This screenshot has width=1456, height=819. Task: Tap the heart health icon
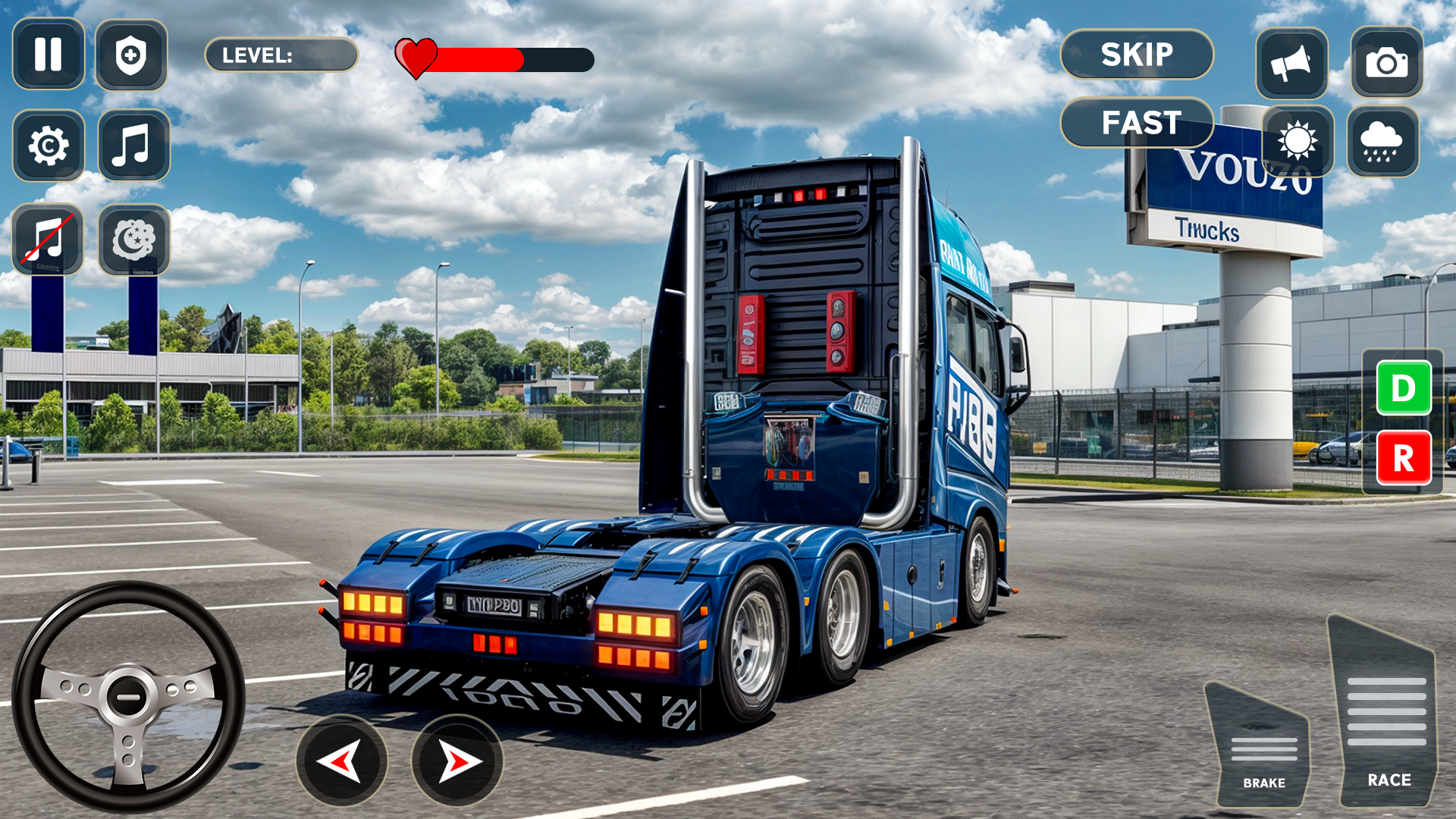pos(416,57)
